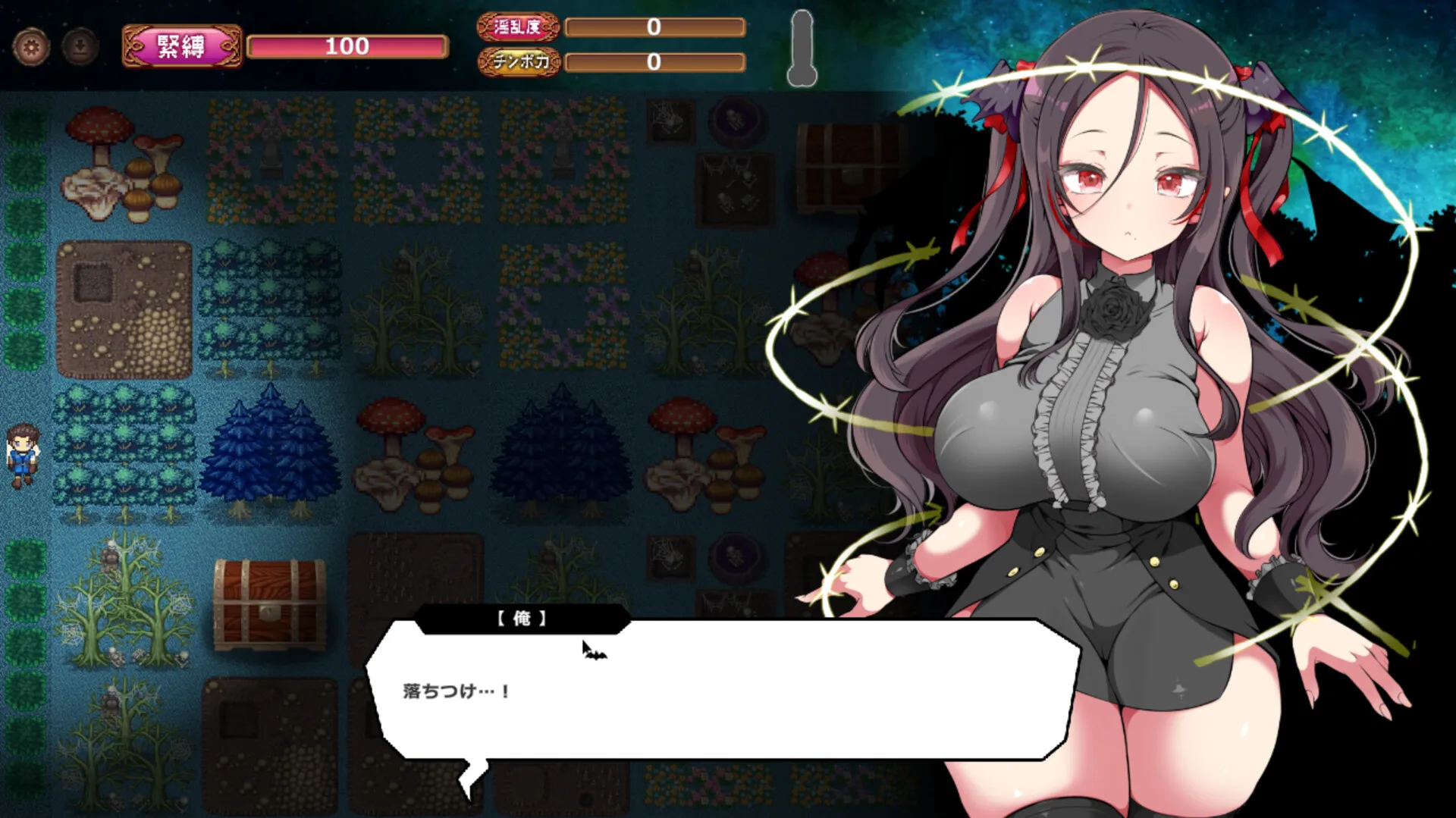Viewport: 1456px width, 818px height.
Task: Click the download-arrow icon next to settings
Action: pos(78,47)
